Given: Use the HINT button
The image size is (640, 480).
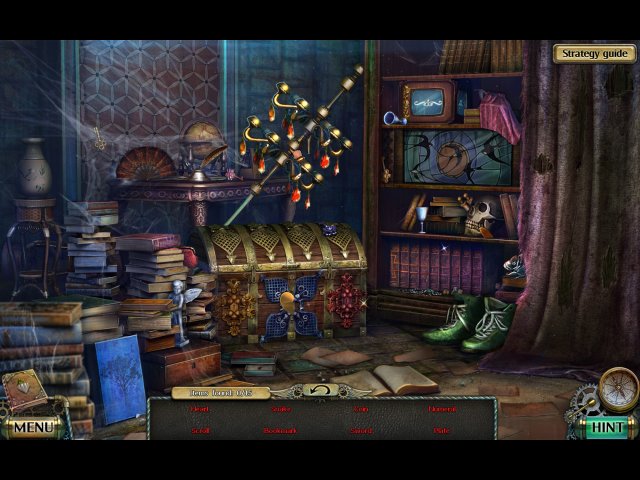Looking at the screenshot, I should click(606, 427).
